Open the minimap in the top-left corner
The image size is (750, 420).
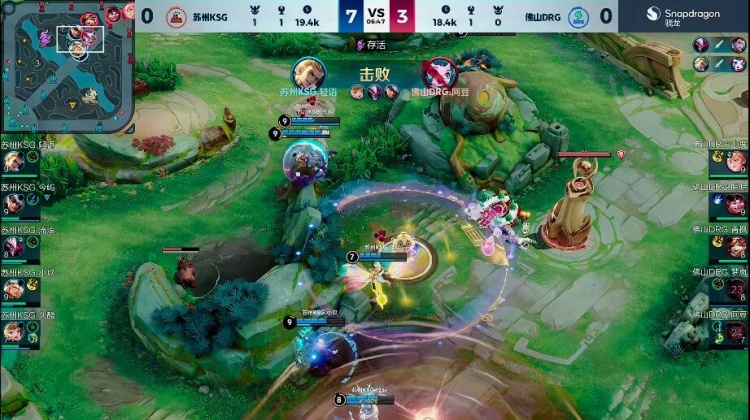point(67,67)
